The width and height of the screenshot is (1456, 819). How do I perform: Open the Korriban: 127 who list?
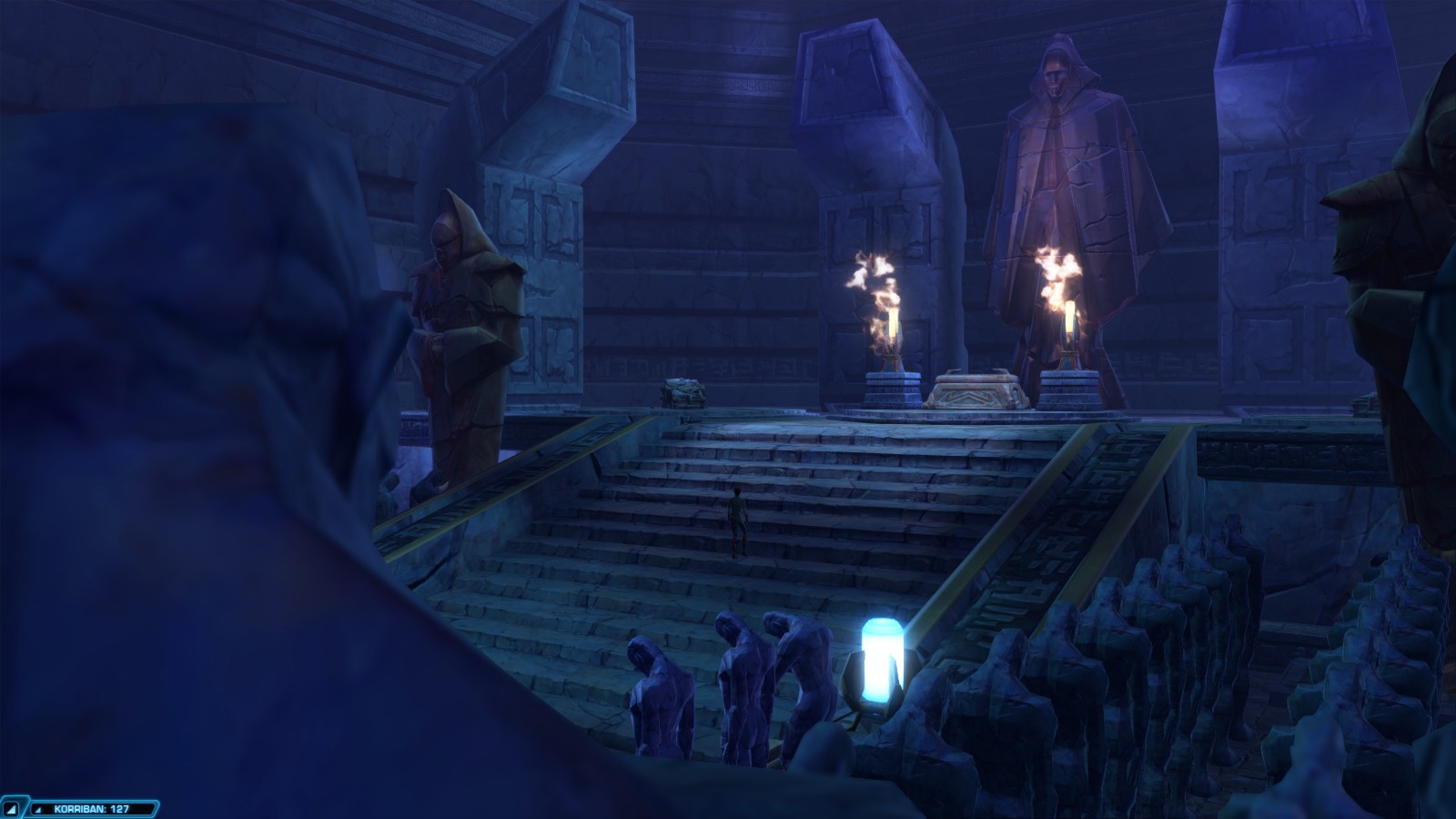click(92, 808)
